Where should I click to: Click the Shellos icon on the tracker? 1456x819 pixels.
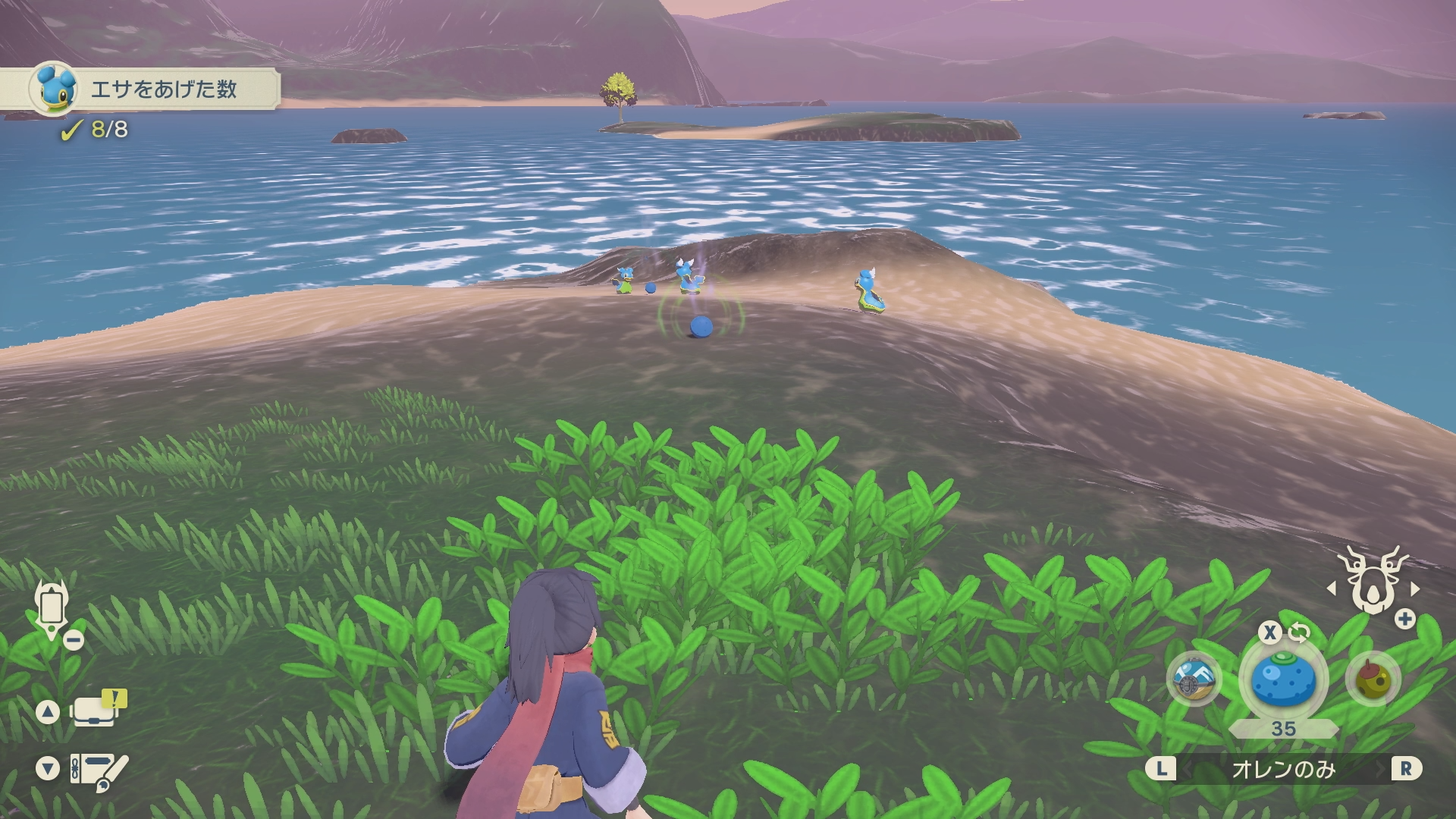[54, 88]
